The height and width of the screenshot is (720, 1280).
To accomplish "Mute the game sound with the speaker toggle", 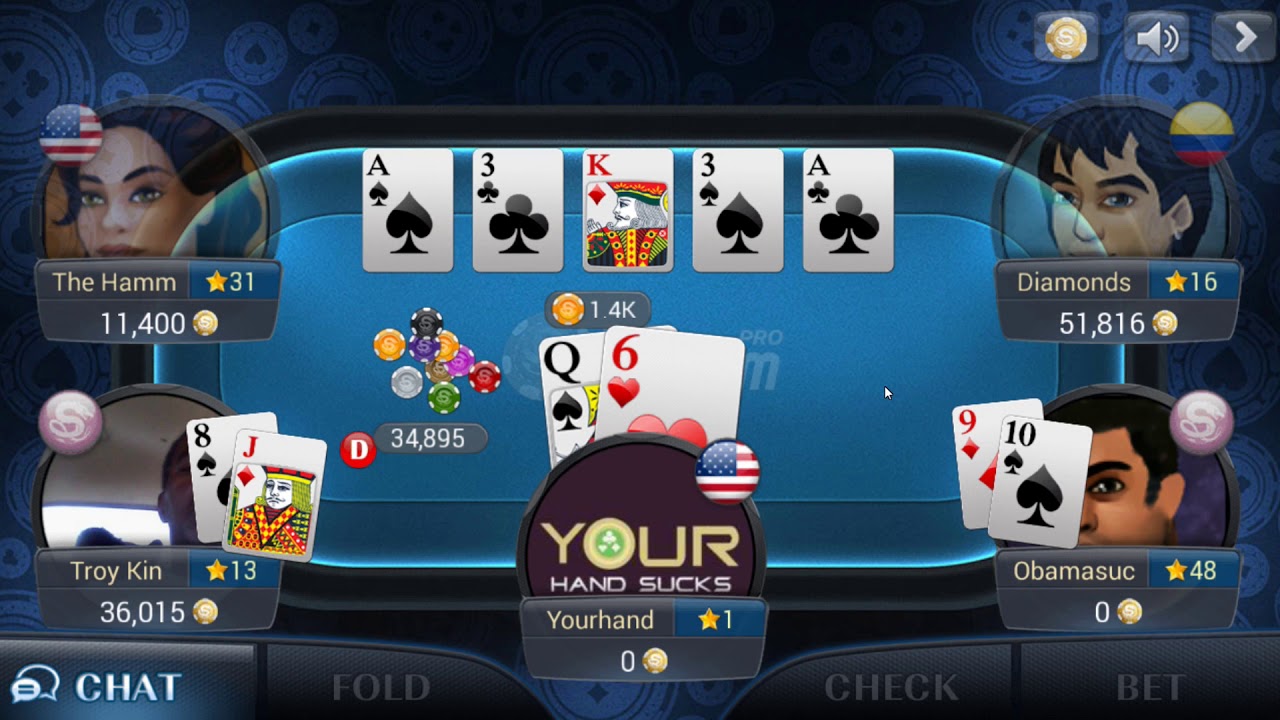I will pyautogui.click(x=1155, y=38).
